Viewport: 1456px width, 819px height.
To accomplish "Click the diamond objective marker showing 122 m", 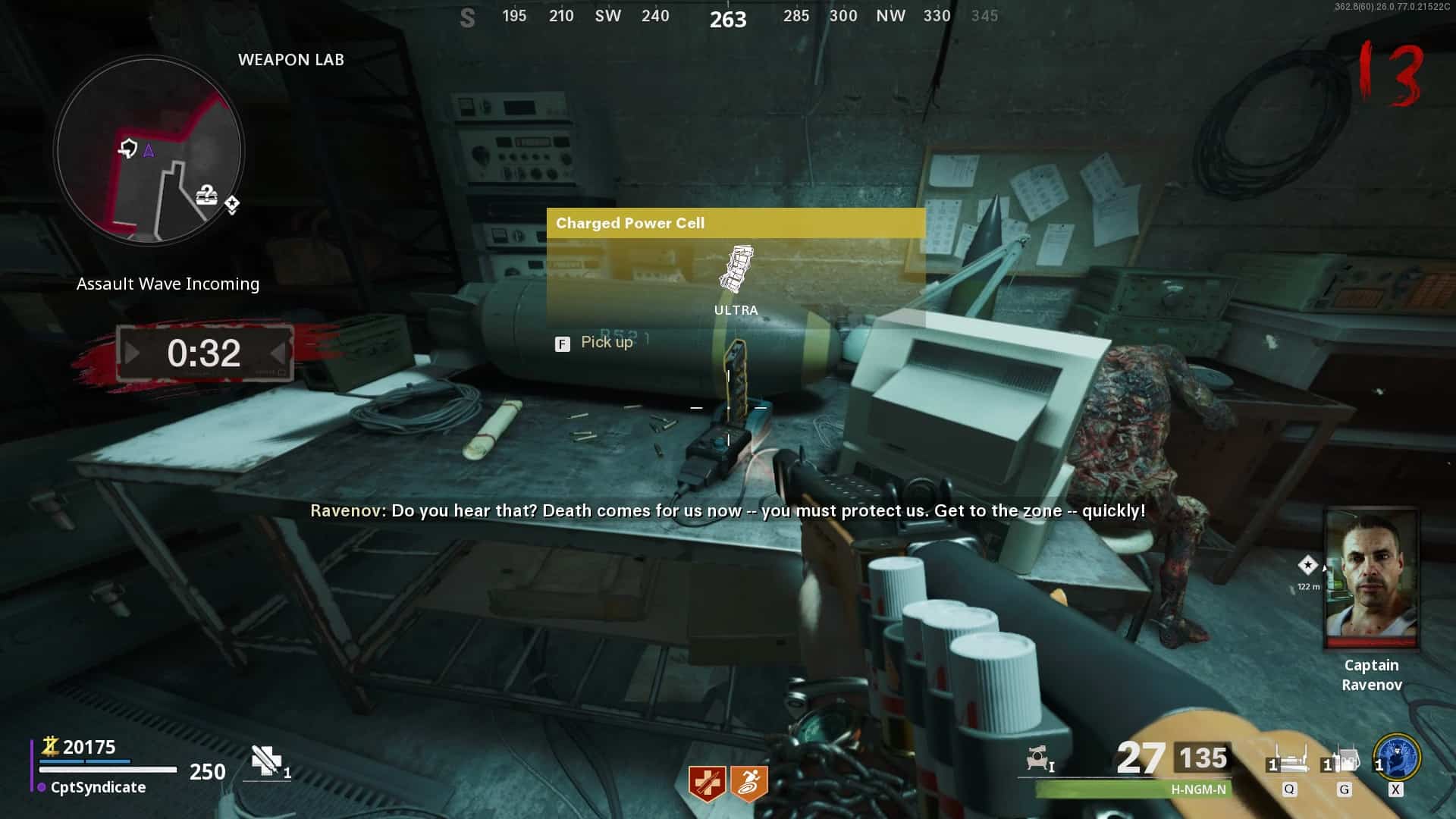I will pos(1307,565).
